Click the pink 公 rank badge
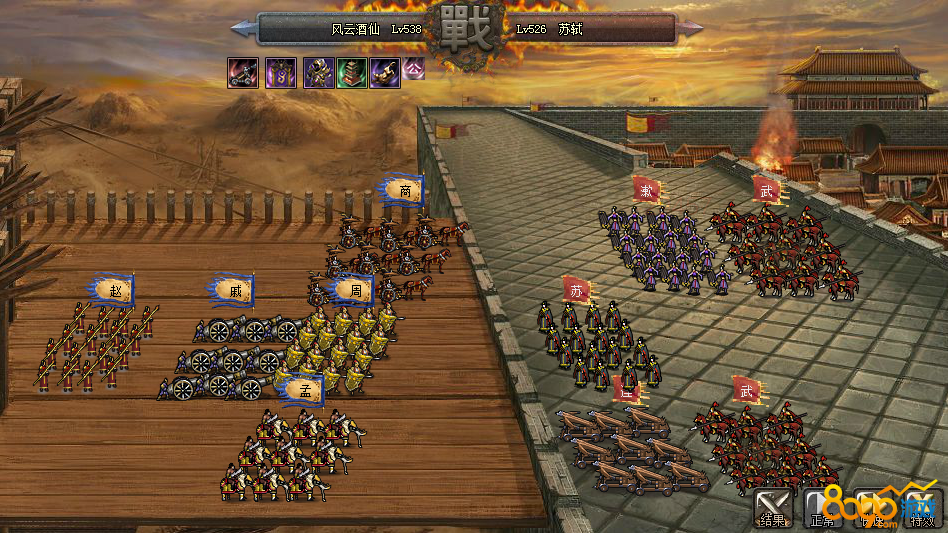Screen dimensions: 948x533 (x=414, y=69)
